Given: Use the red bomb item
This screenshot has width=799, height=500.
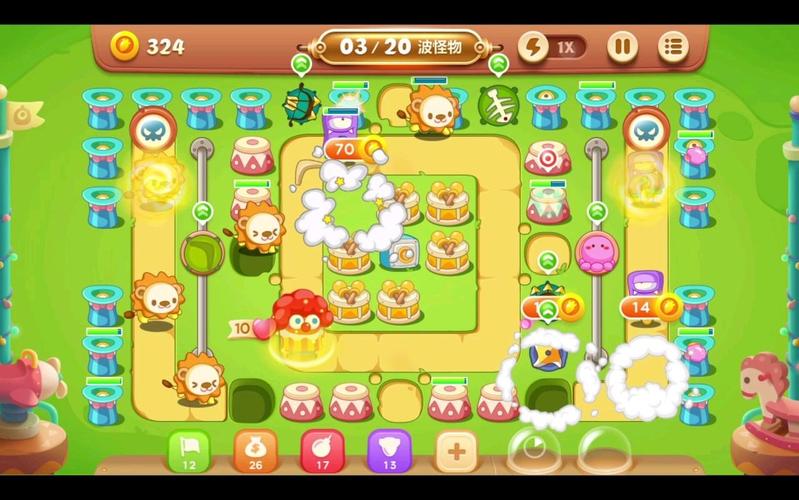Looking at the screenshot, I should (x=321, y=451).
